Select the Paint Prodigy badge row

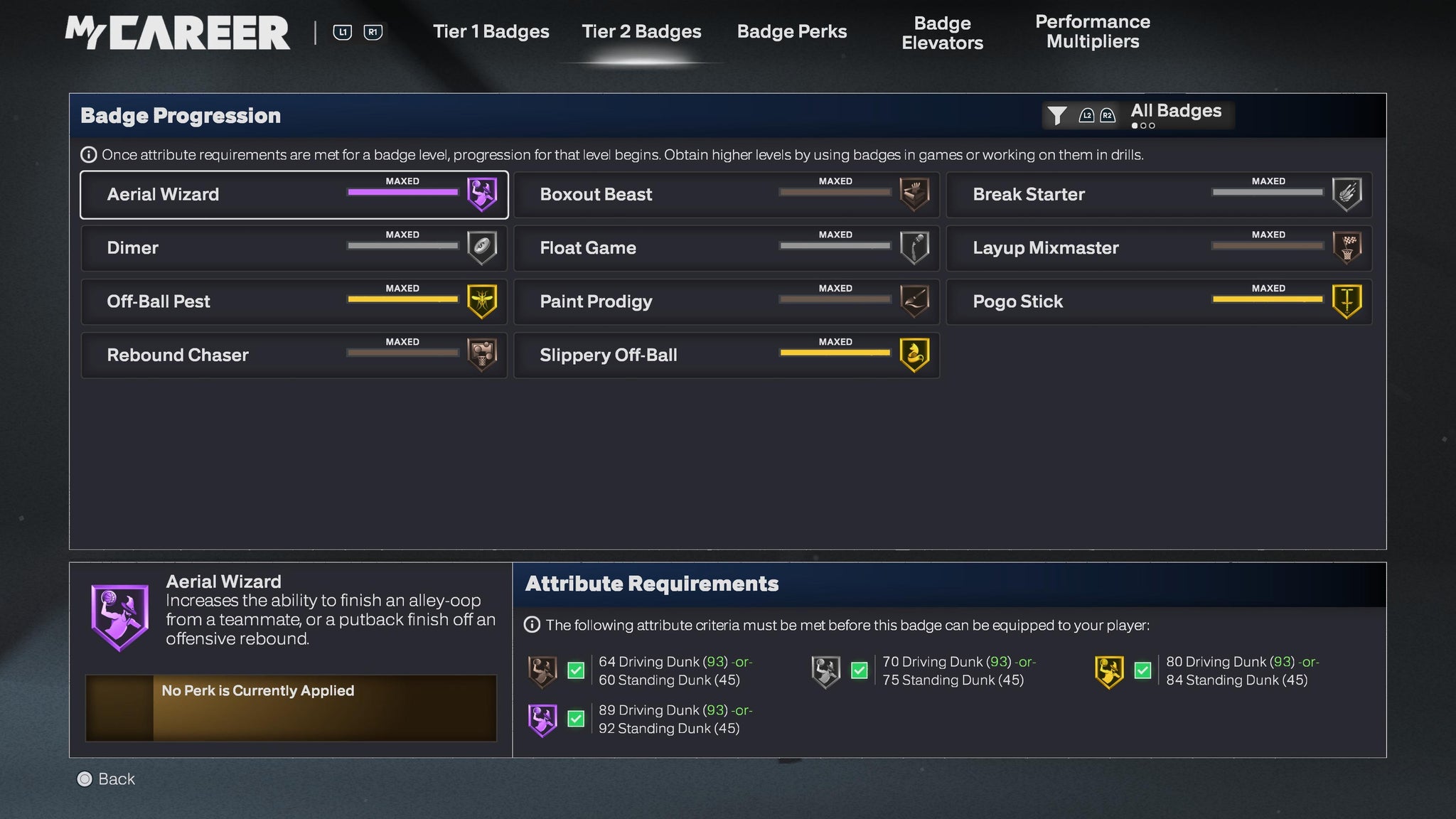coord(726,301)
